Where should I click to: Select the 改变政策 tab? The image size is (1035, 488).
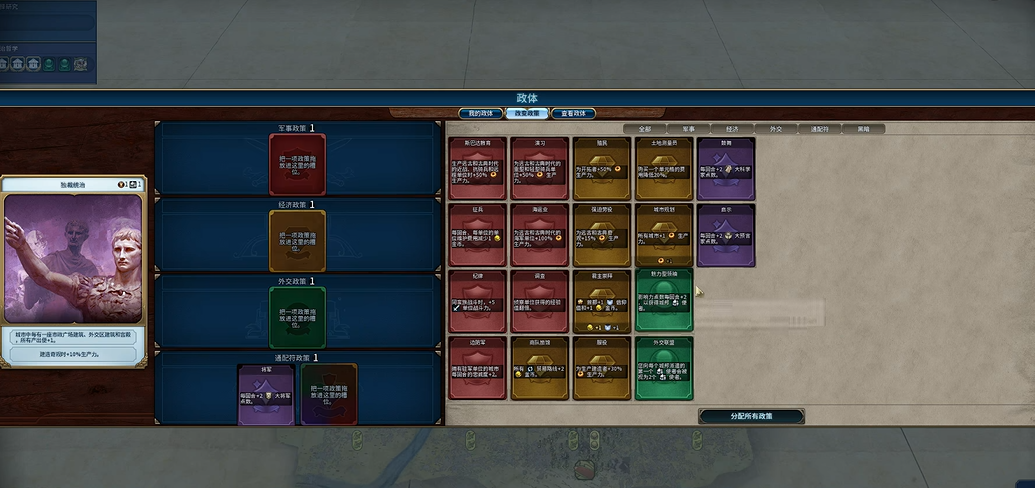click(527, 113)
